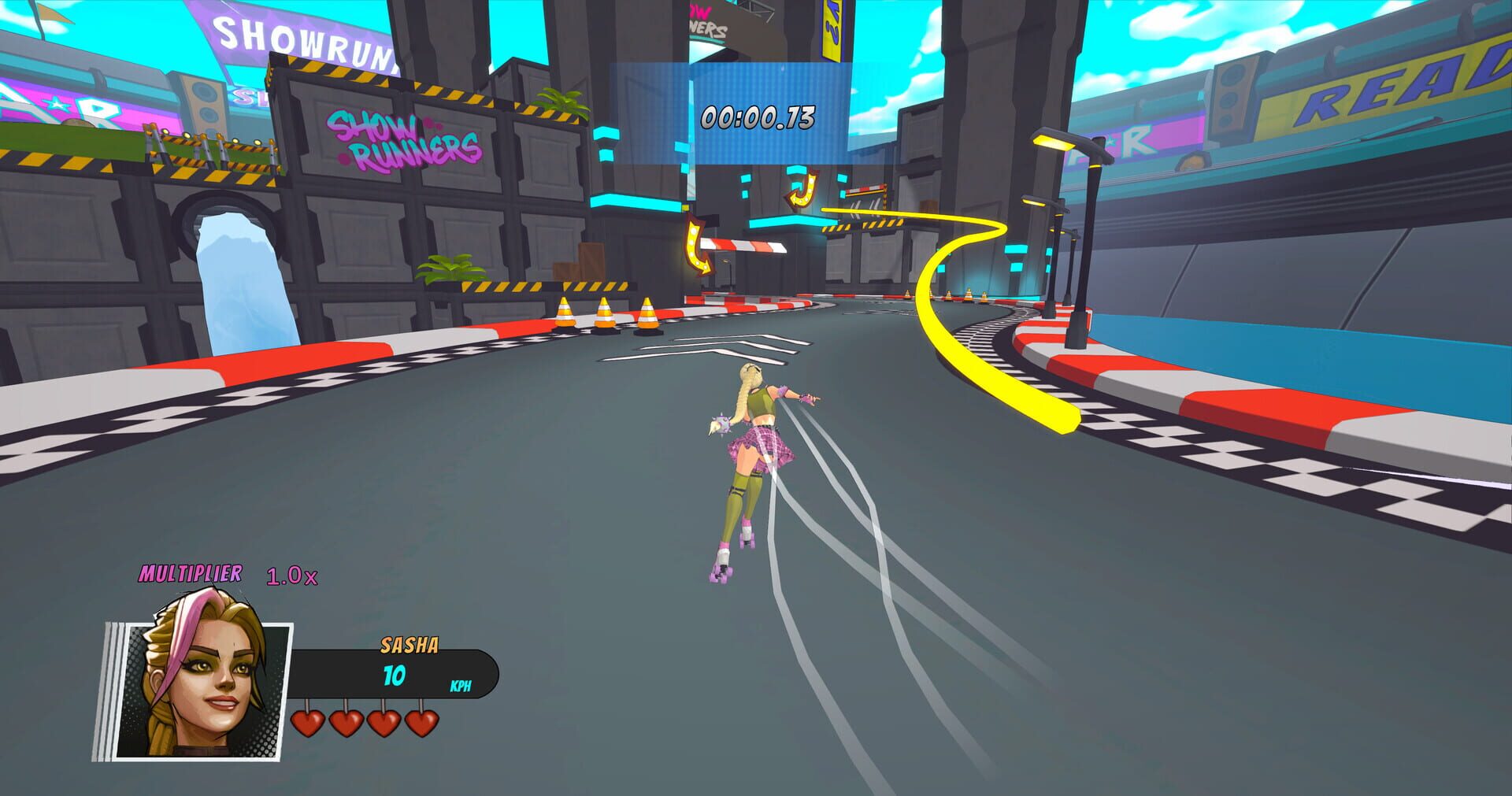This screenshot has width=1512, height=796.
Task: Select the SASHA name label tab
Action: point(409,644)
